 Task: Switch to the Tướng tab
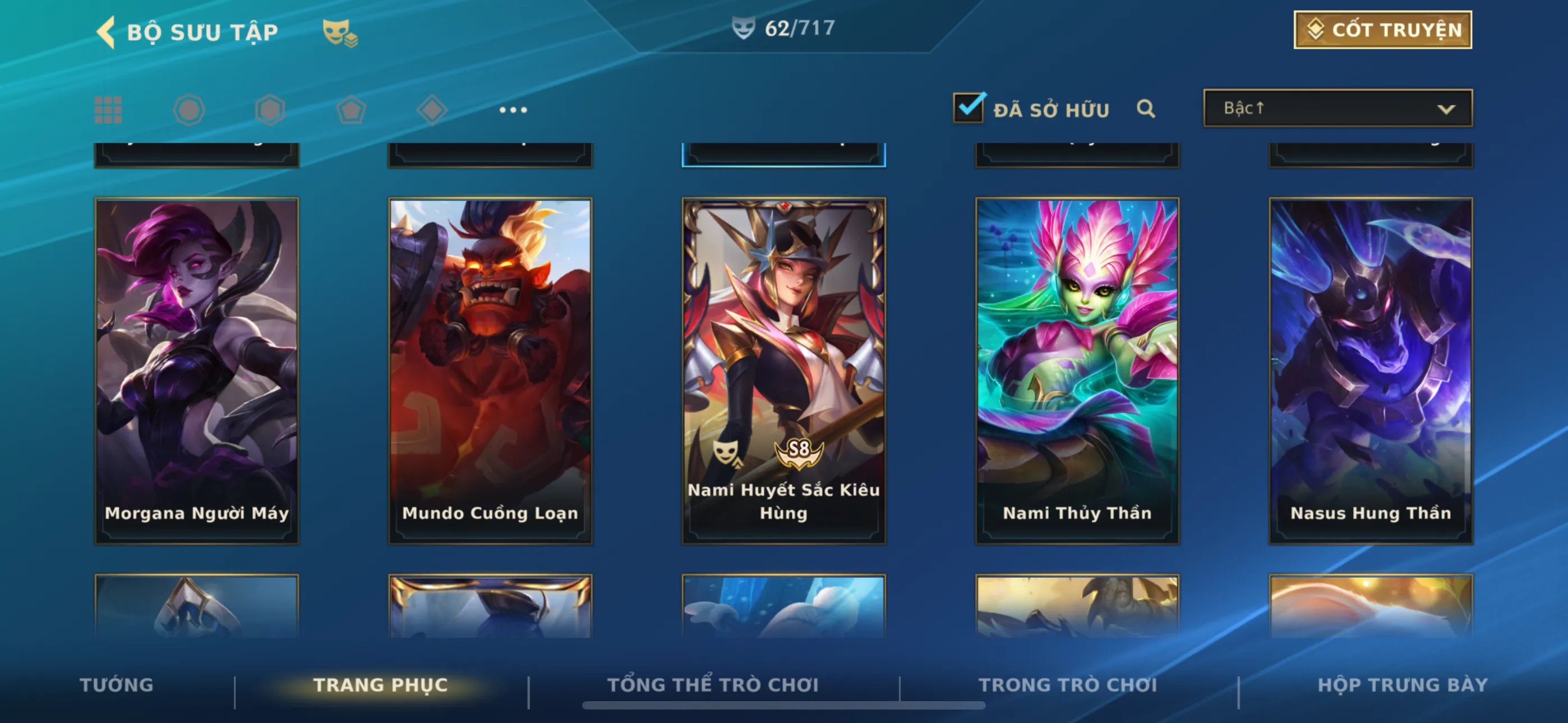(x=116, y=685)
